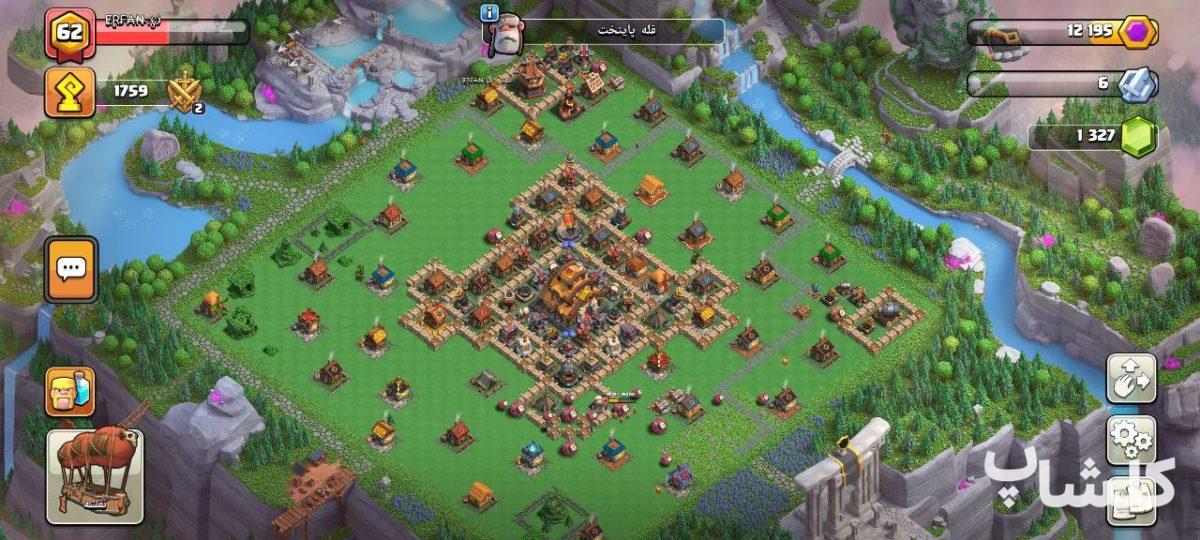The image size is (1200, 540).
Task: Open the gem shop via green gem
Action: [1137, 137]
